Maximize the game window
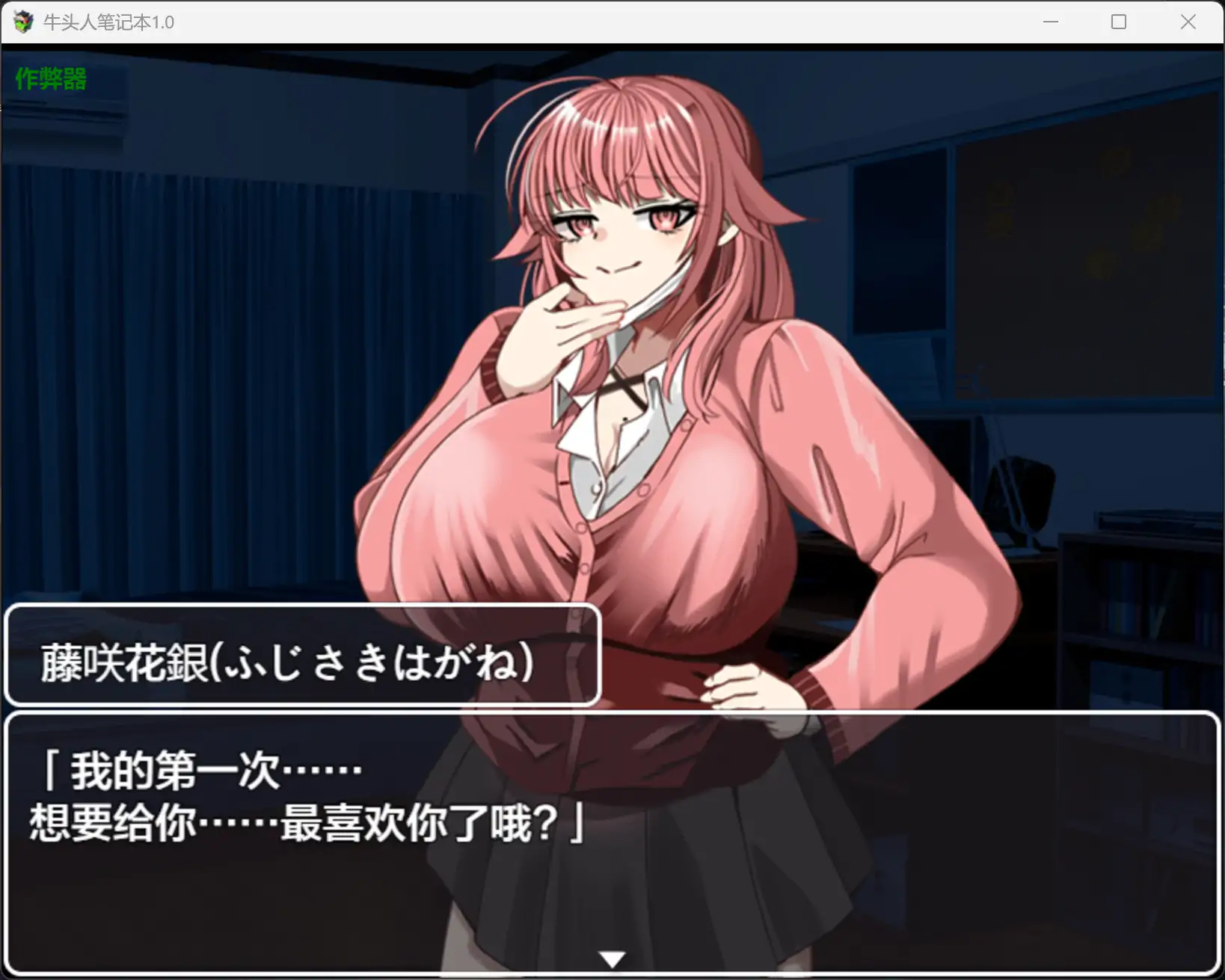Viewport: 1225px width, 980px height. 1118,22
